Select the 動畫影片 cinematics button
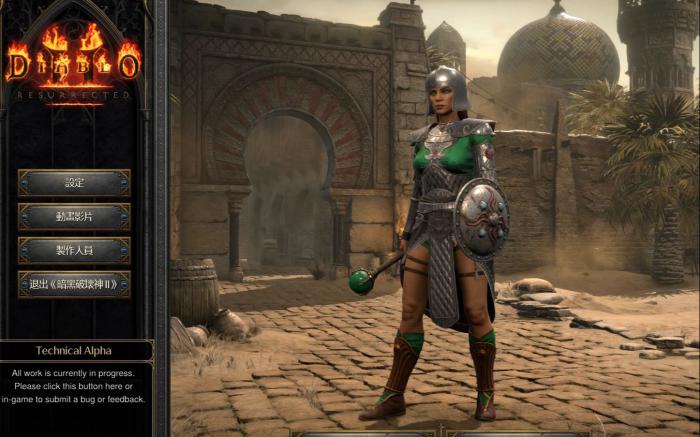700x437 pixels. [74, 217]
